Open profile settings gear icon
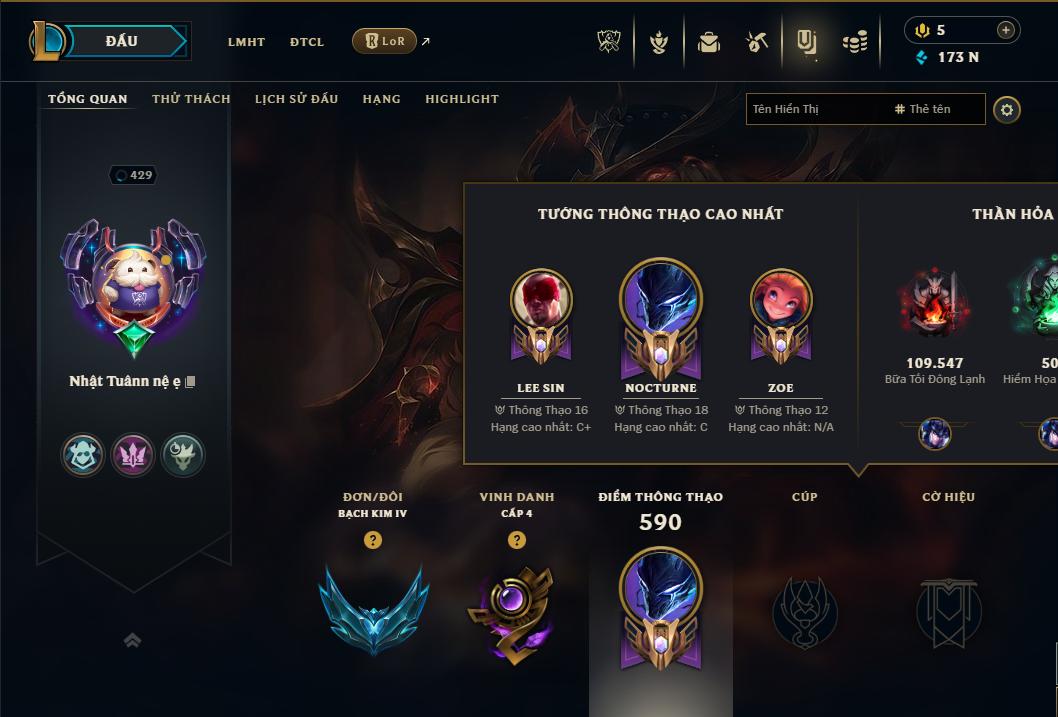 click(x=1007, y=109)
